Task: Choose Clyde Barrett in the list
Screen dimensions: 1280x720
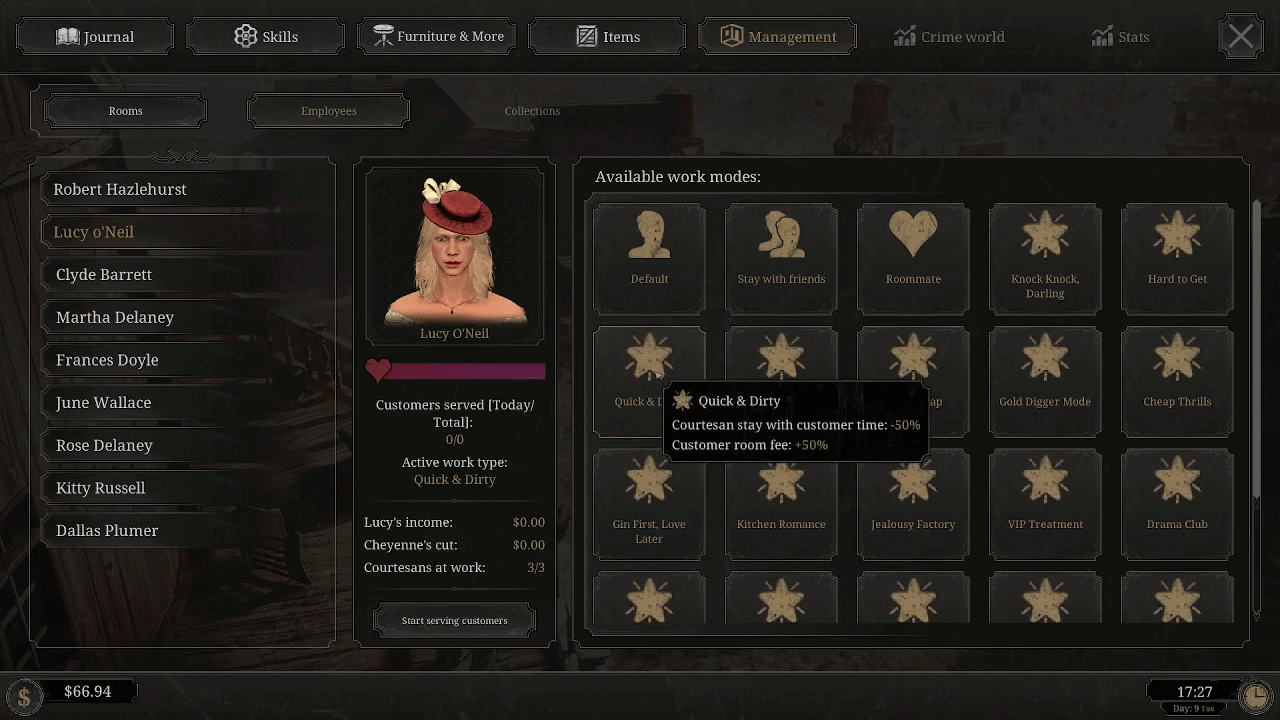Action: click(104, 275)
